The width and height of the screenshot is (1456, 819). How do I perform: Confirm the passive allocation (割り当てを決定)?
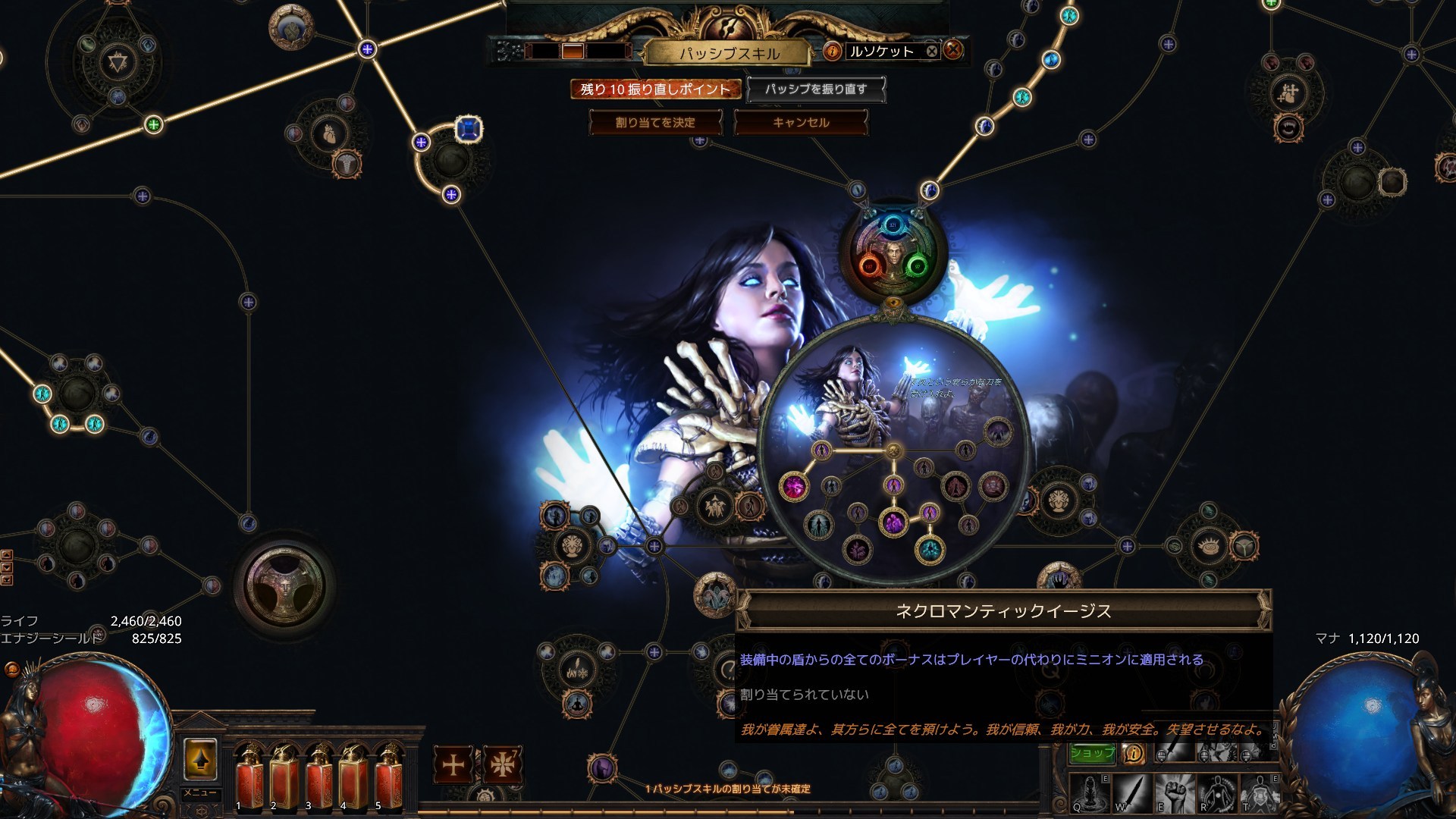[655, 122]
